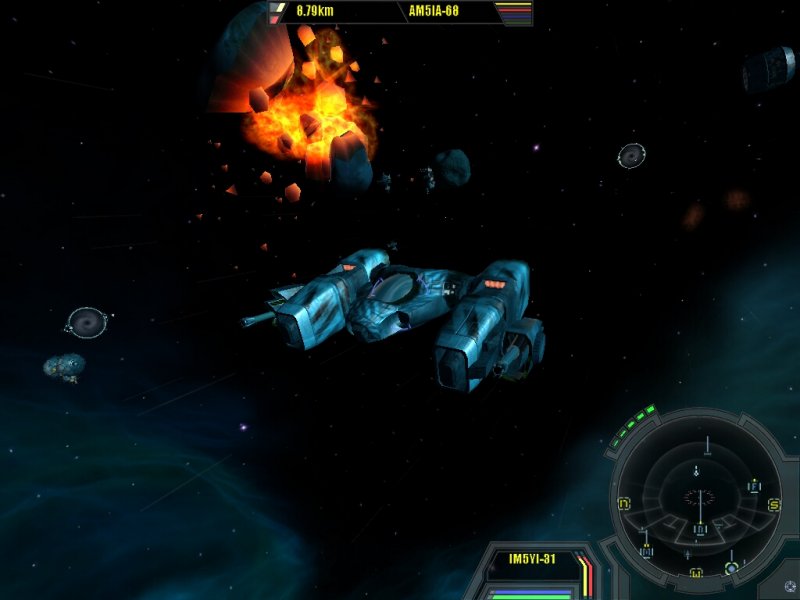Click the IM5YI-31 ship name panel

[532, 560]
